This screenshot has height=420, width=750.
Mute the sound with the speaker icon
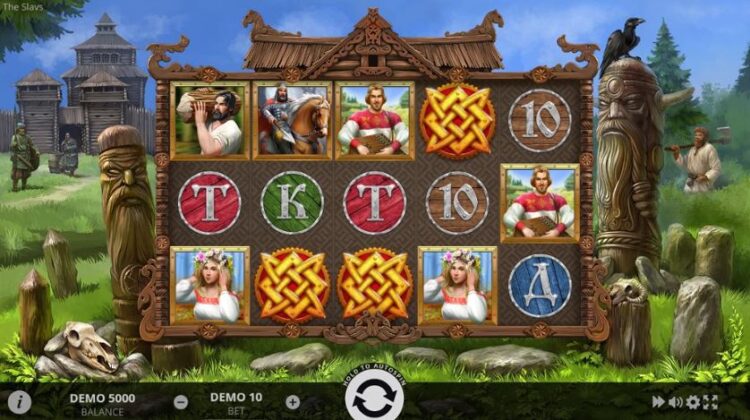[676, 402]
